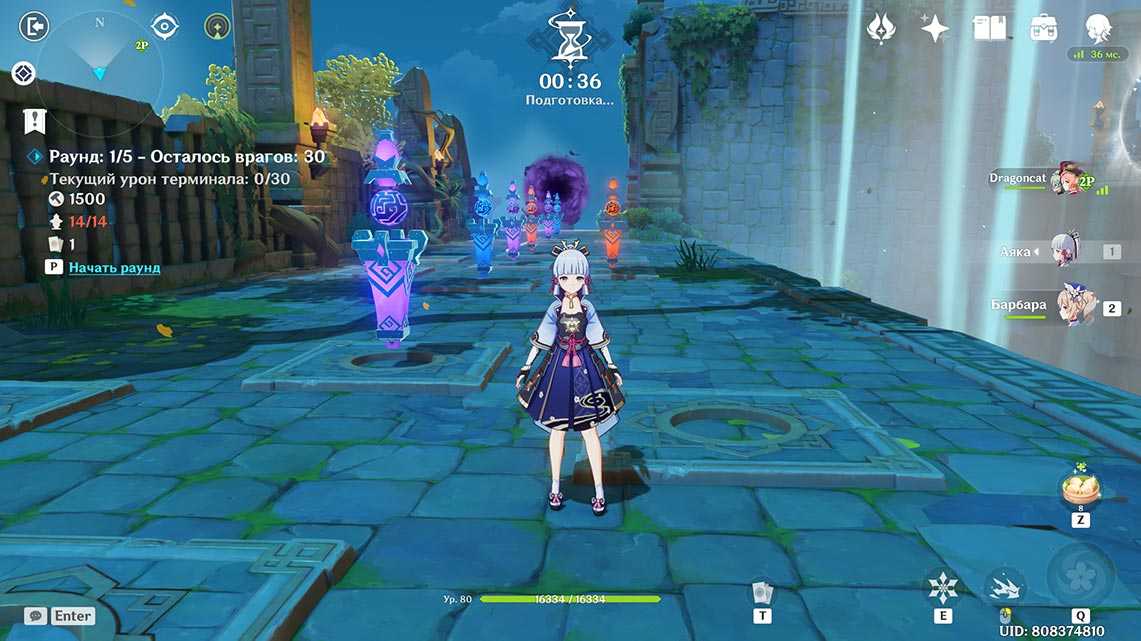Open the backpack inventory
This screenshot has width=1141, height=641.
click(x=1044, y=28)
